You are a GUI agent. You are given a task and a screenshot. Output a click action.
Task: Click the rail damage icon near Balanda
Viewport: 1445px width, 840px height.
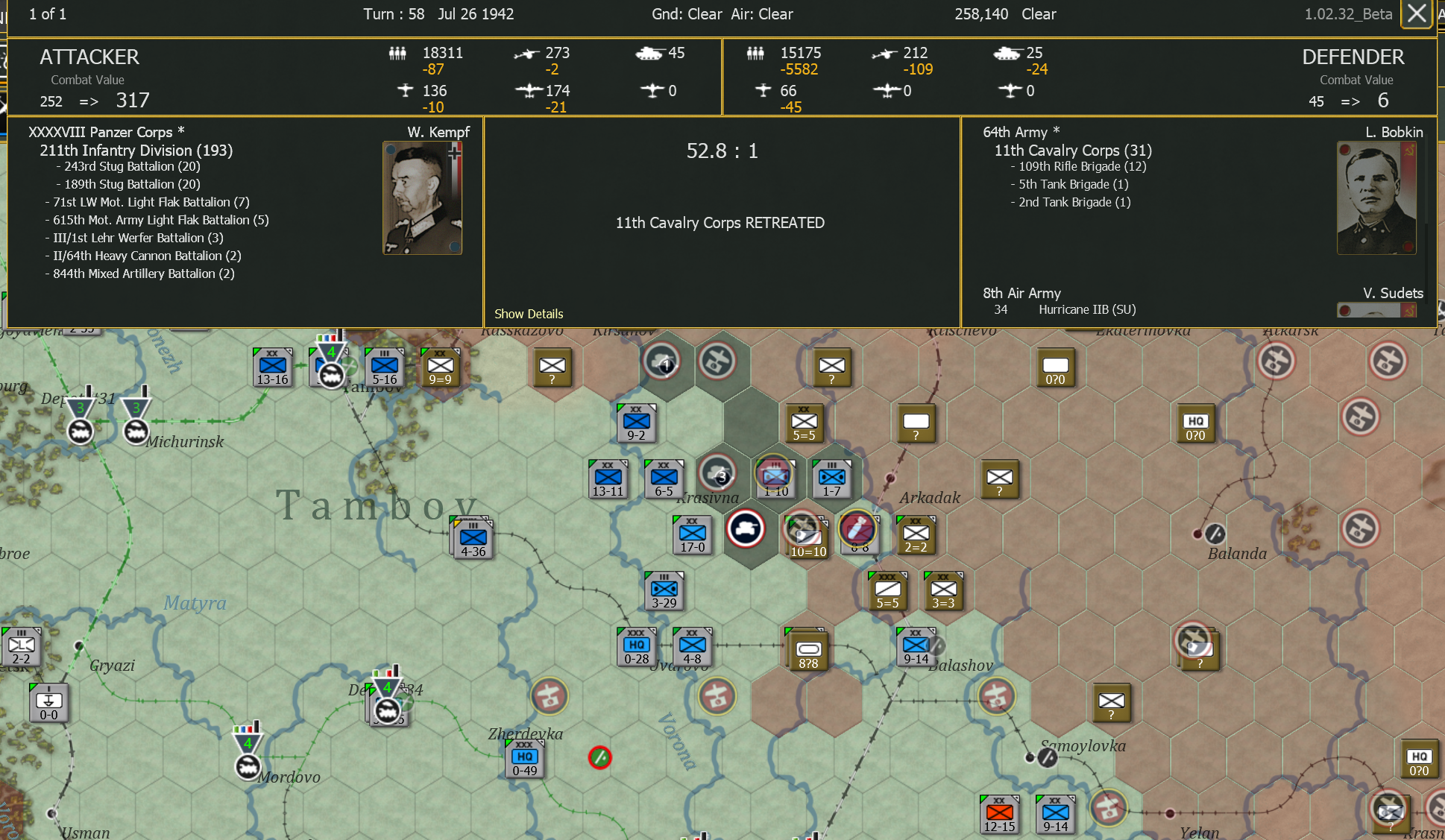(1214, 535)
